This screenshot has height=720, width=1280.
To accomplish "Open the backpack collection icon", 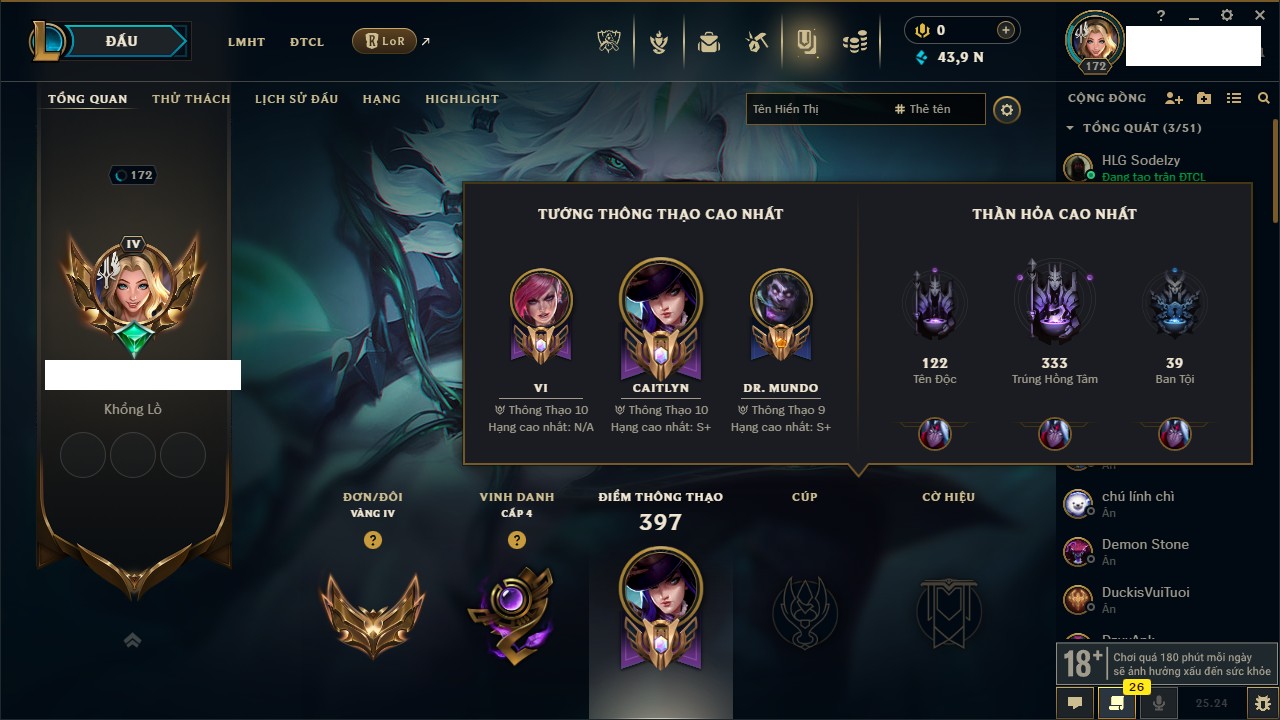I will (709, 42).
